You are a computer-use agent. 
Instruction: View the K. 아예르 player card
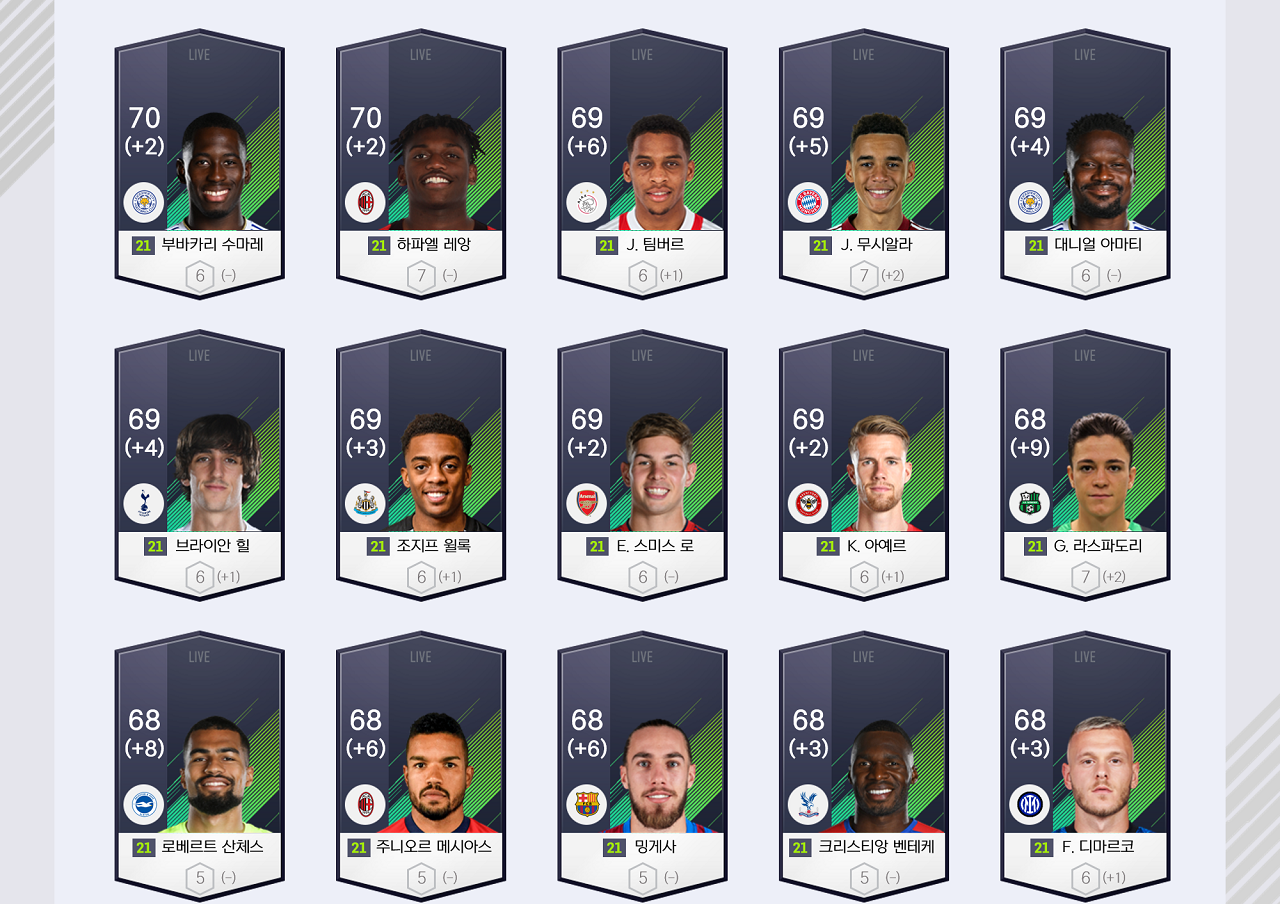864,466
